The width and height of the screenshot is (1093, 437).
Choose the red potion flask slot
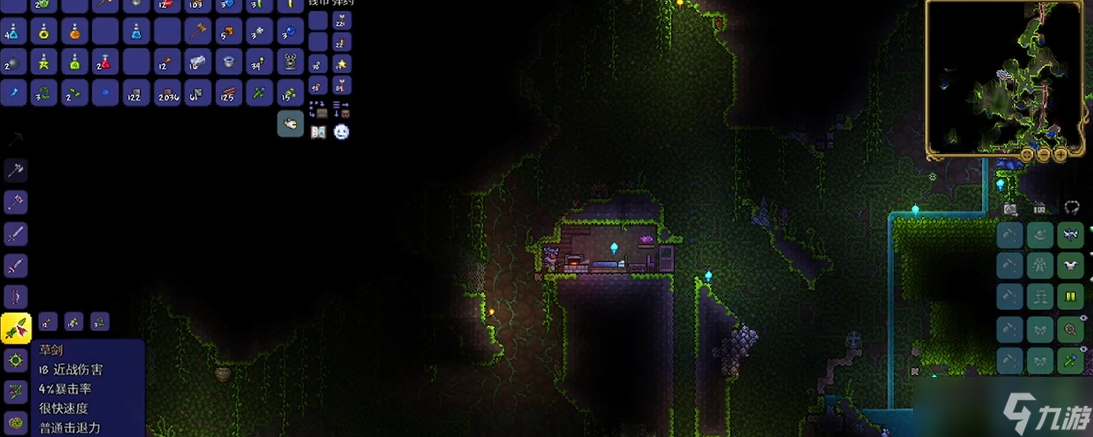click(x=105, y=62)
